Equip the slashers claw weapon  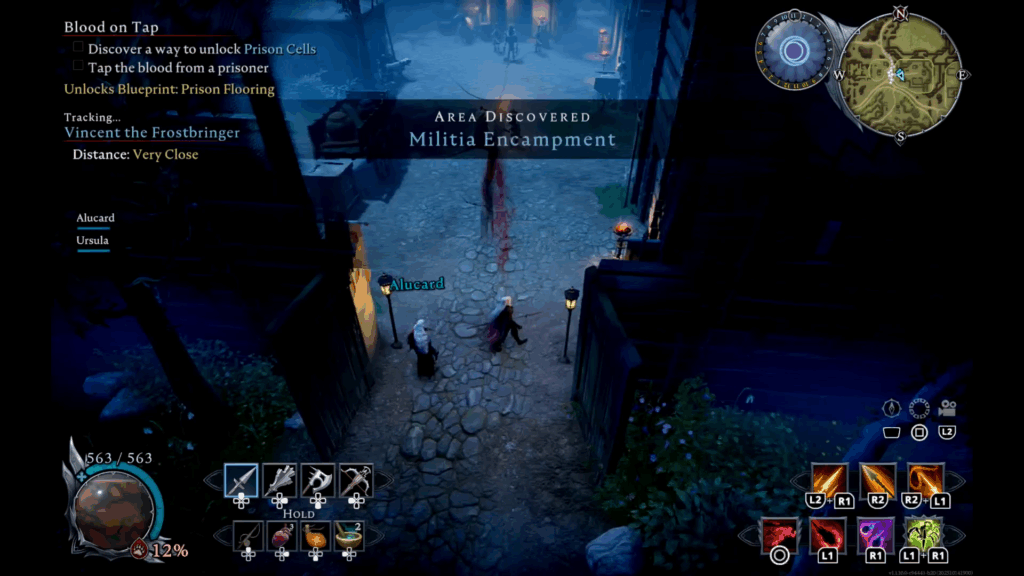click(x=280, y=481)
